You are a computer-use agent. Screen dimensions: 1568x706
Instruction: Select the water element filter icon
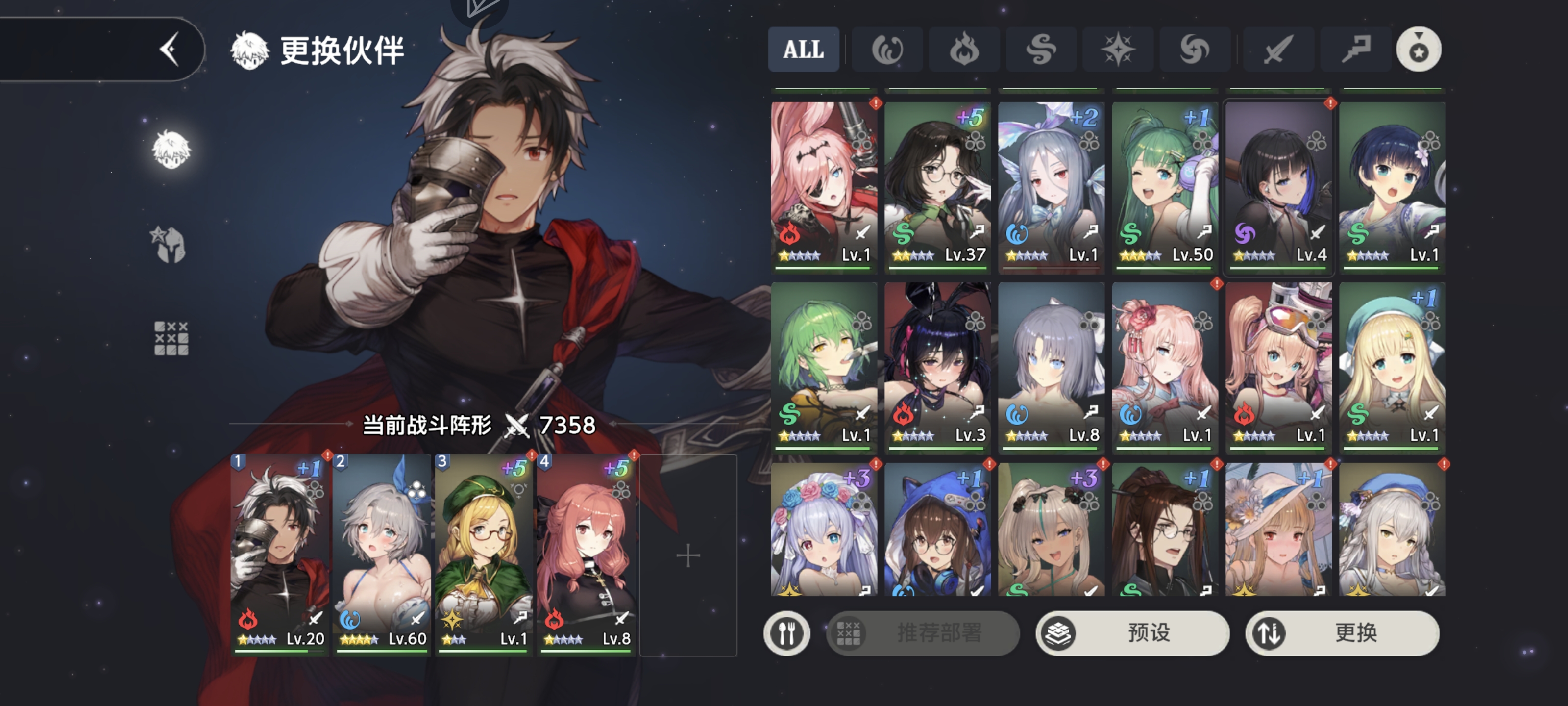pyautogui.click(x=887, y=50)
